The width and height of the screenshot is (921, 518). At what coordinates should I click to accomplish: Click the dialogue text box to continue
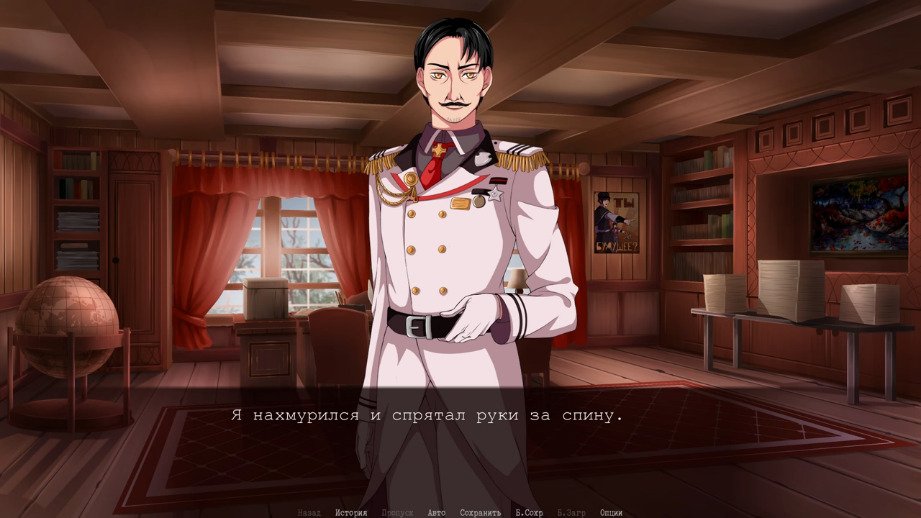[x=460, y=440]
